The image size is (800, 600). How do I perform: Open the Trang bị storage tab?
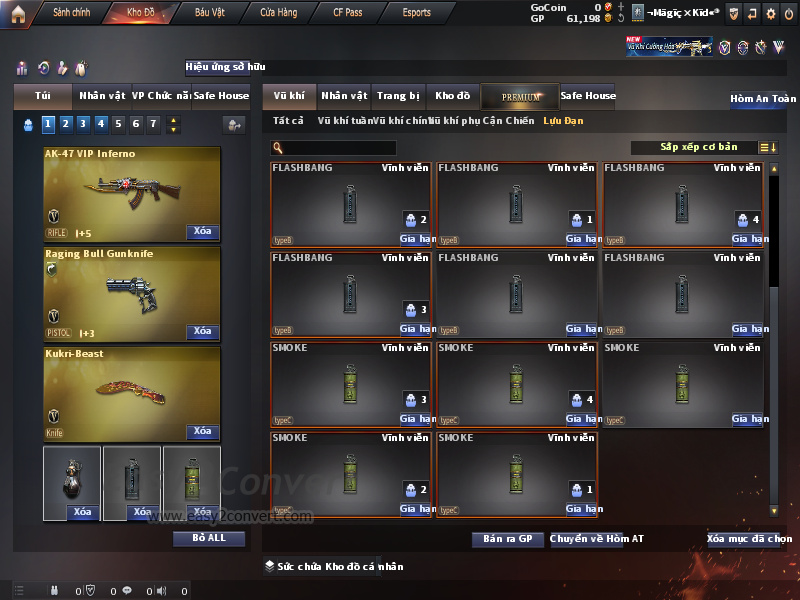click(x=398, y=96)
